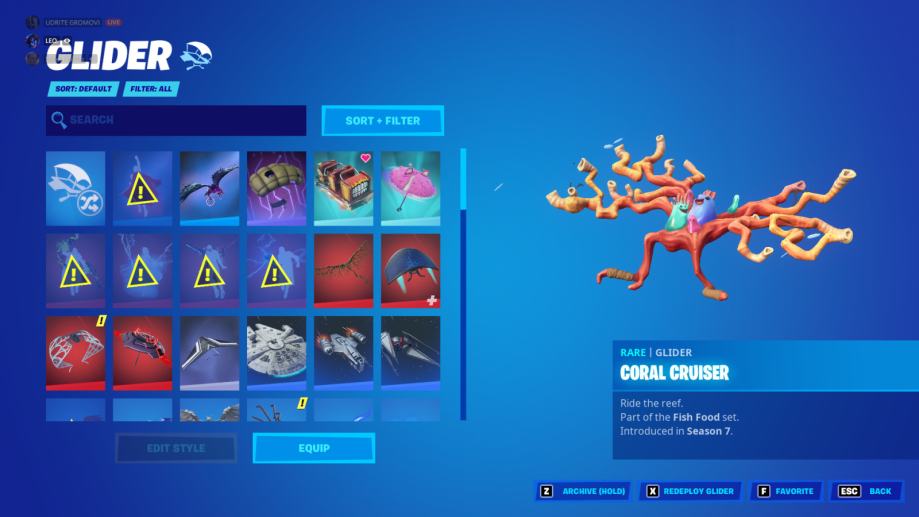Image resolution: width=919 pixels, height=517 pixels.
Task: Go back with the Back button
Action: (867, 491)
